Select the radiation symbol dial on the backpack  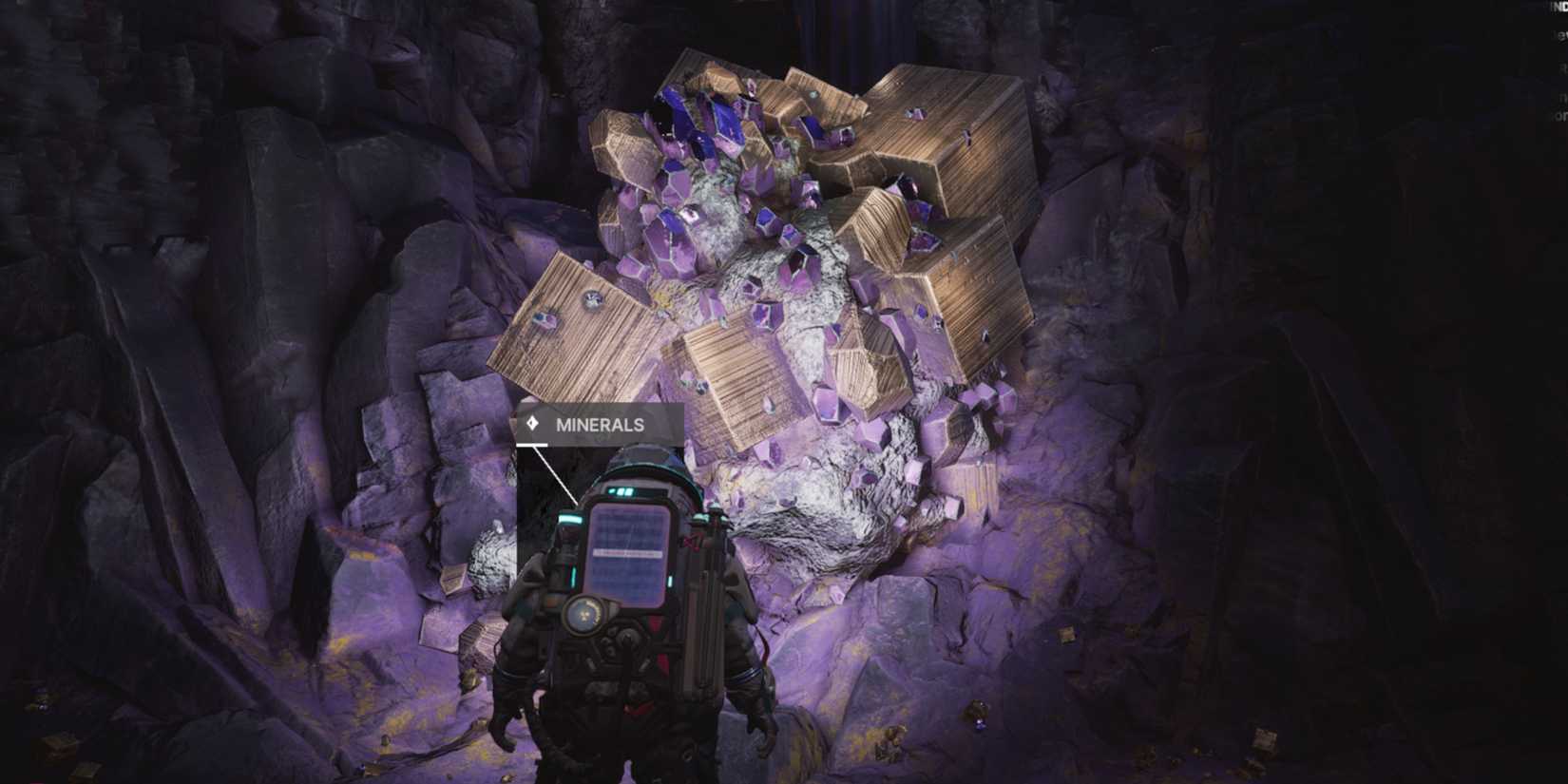click(x=585, y=612)
